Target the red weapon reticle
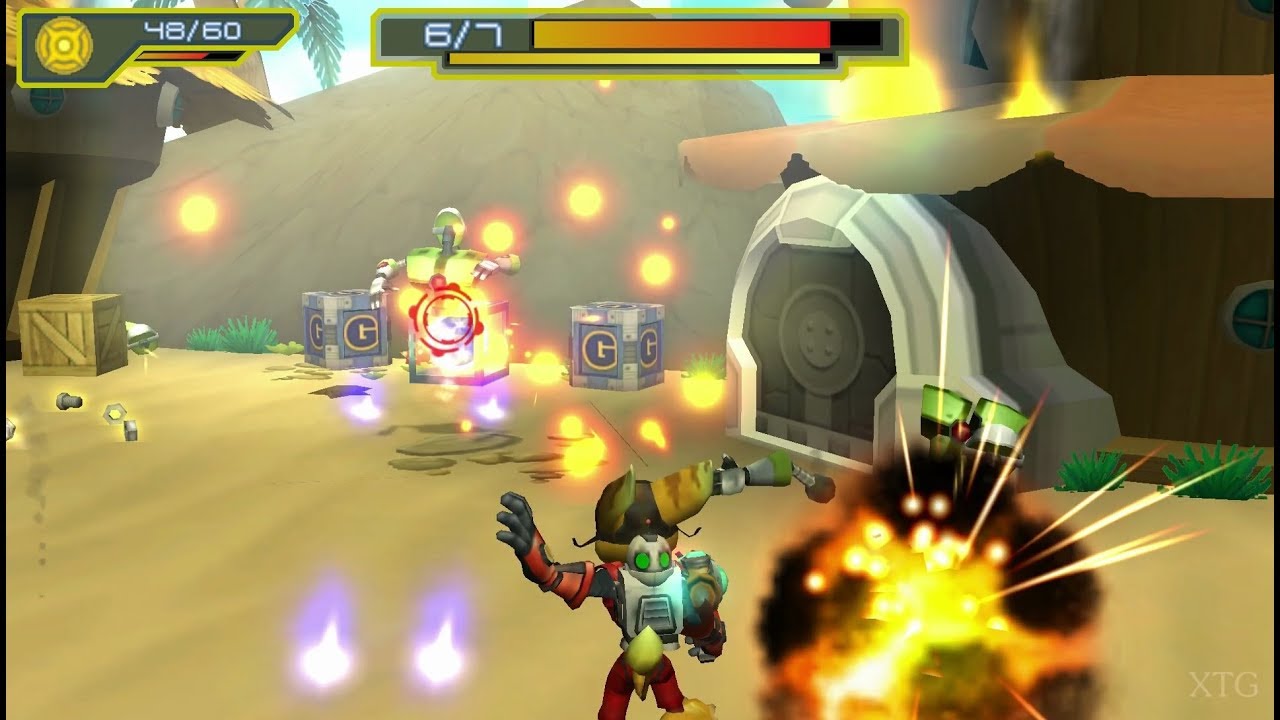Viewport: 1280px width, 720px height. 448,319
